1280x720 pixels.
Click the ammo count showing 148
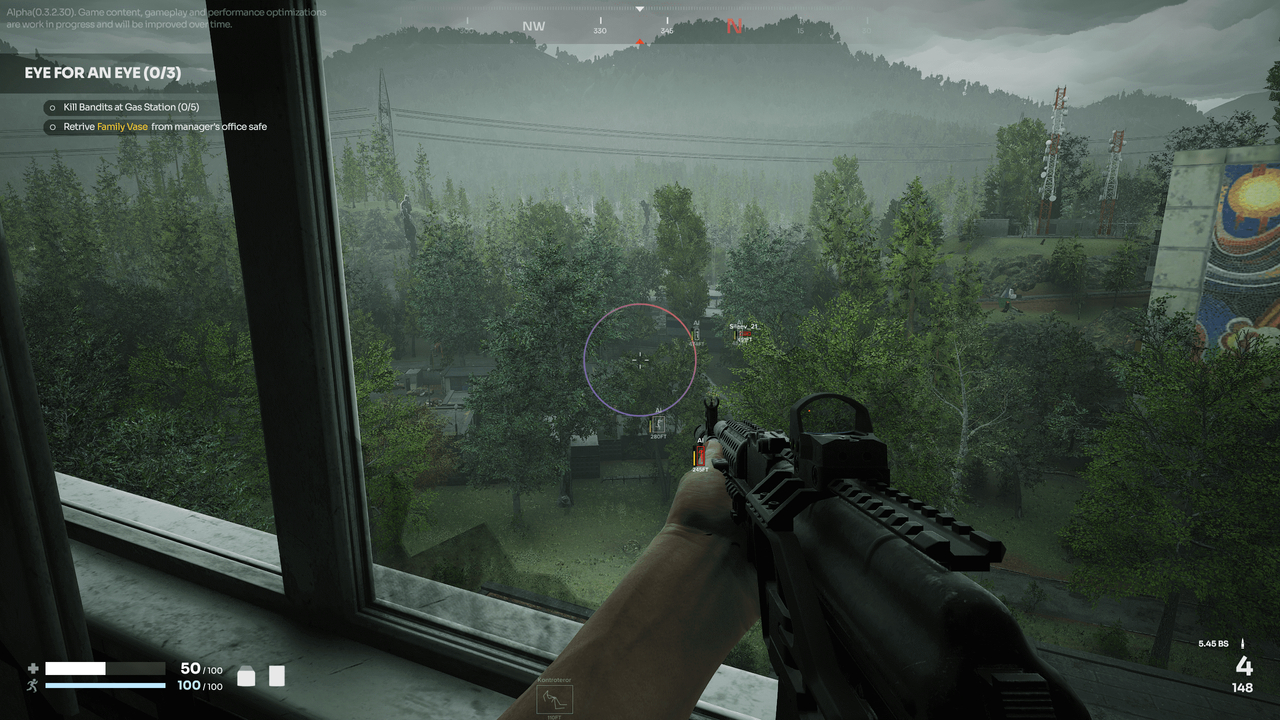pos(1242,687)
